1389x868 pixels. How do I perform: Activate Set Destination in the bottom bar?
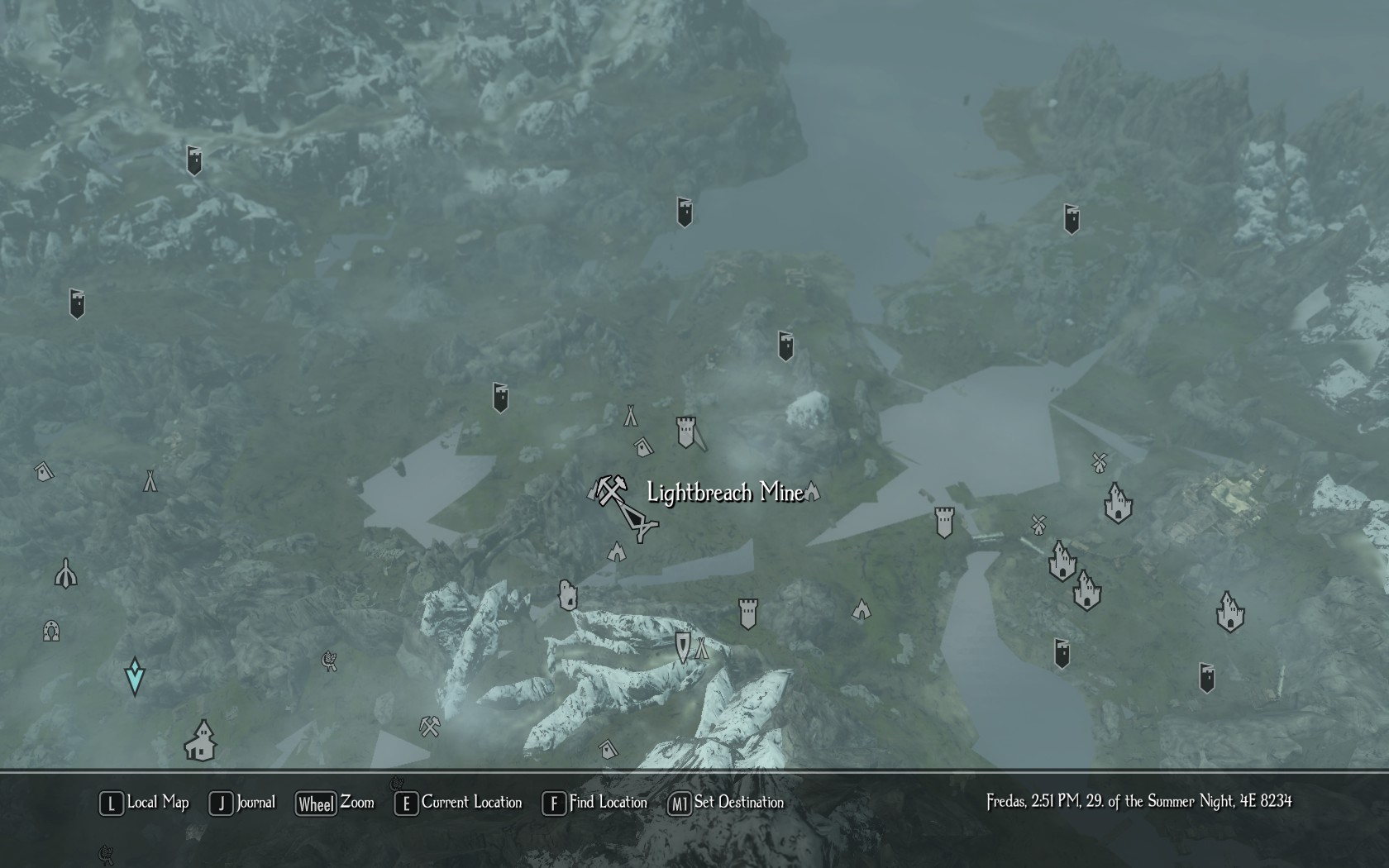[x=726, y=803]
